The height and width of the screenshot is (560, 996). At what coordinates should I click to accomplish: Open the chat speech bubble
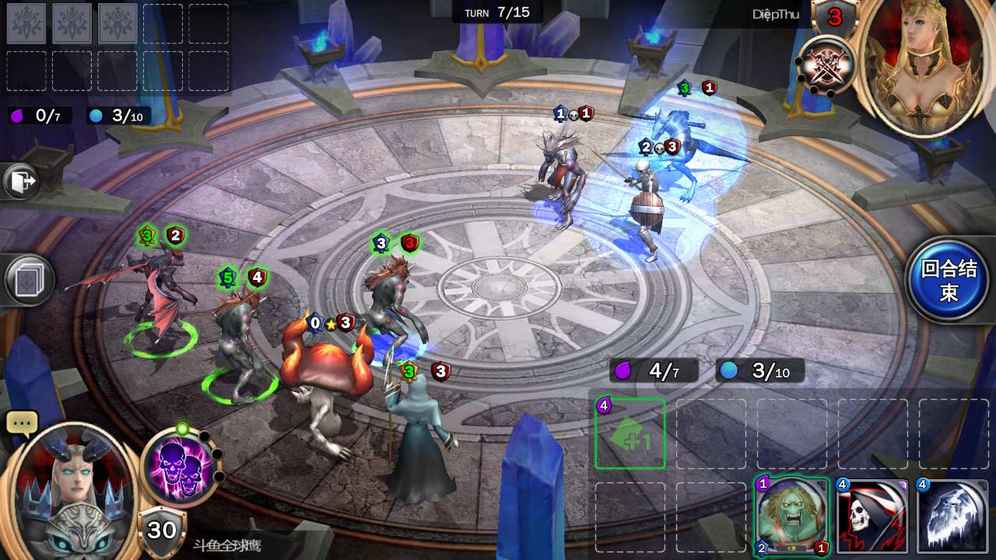pyautogui.click(x=22, y=422)
